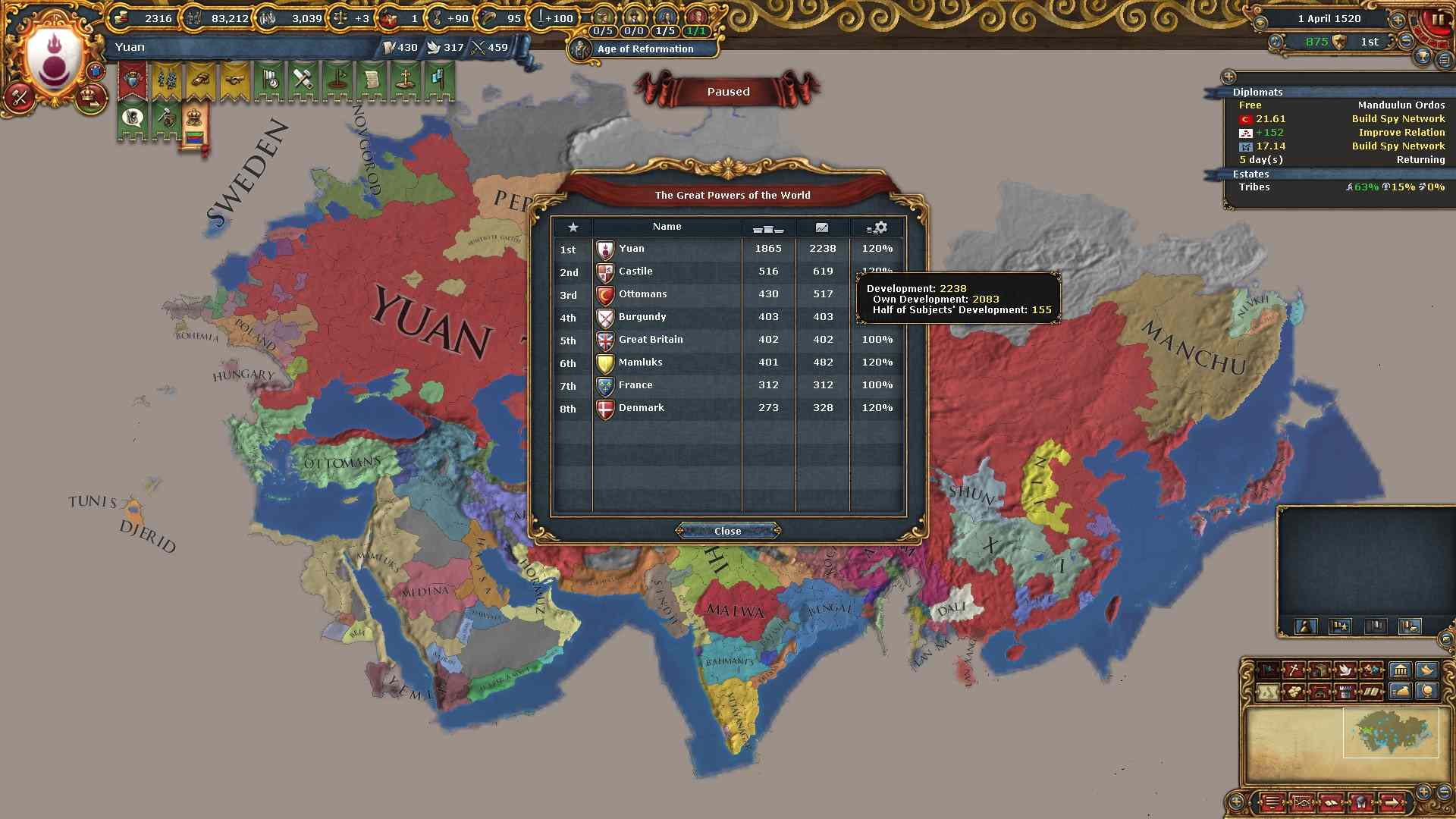Zoom in using minimap plus button
Viewport: 1456px width, 819px height.
click(x=1423, y=792)
